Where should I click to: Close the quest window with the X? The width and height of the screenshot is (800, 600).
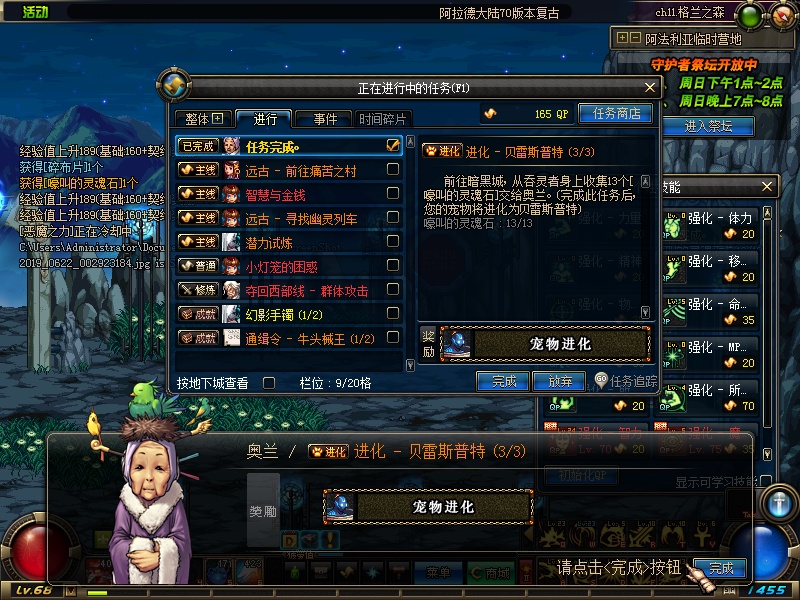click(649, 88)
